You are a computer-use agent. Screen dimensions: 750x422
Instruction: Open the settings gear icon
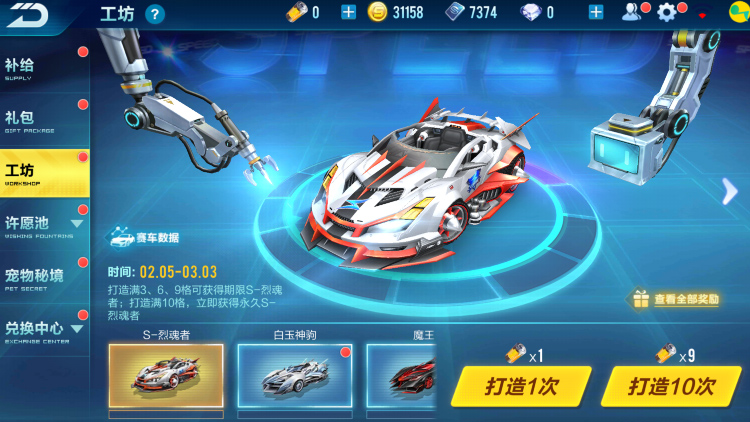click(667, 12)
